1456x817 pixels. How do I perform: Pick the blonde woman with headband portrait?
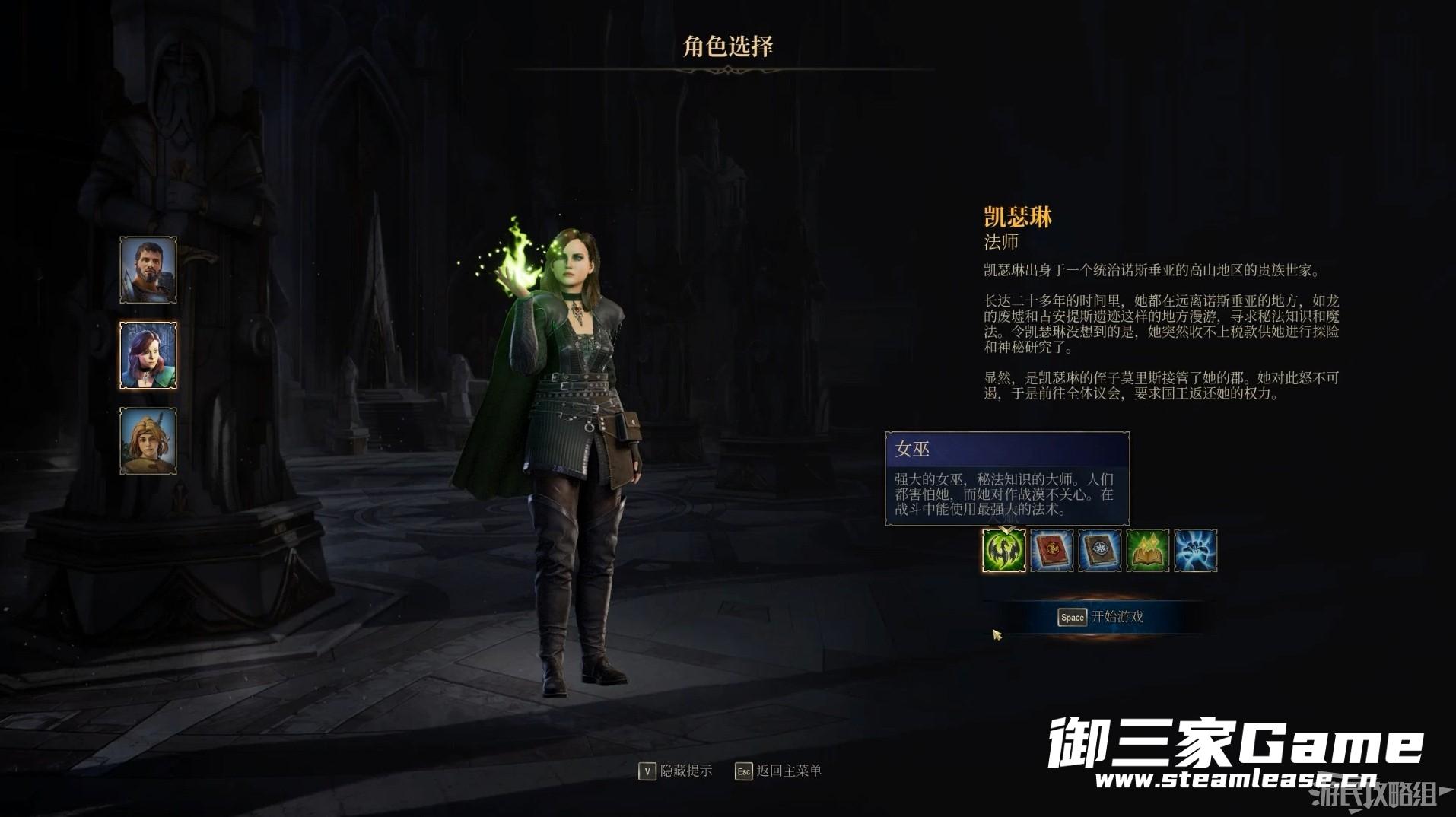coord(148,441)
